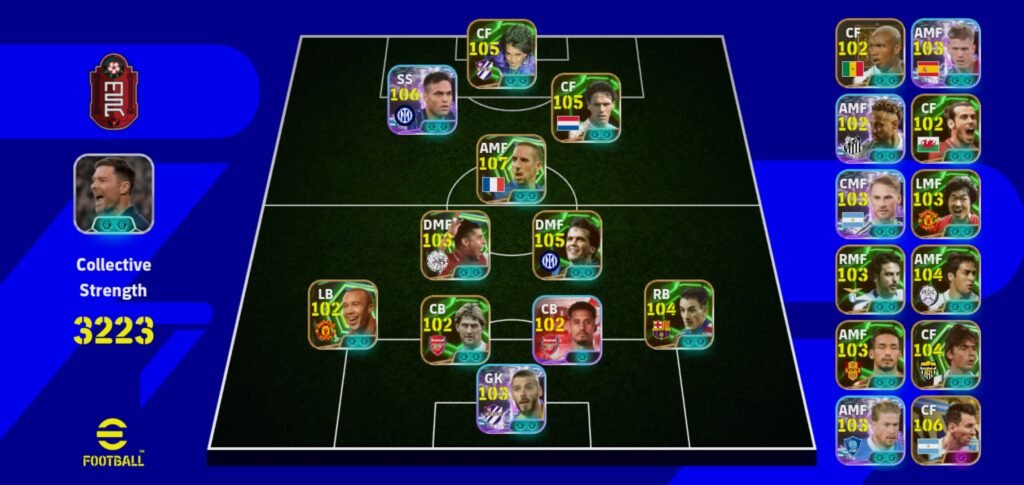Select the substitute LMF 103 card
The height and width of the screenshot is (485, 1024).
tap(946, 204)
